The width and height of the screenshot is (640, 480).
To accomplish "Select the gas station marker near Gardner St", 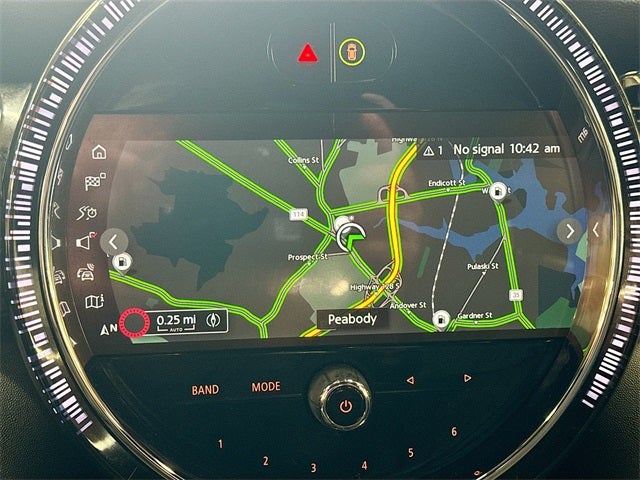I will click(441, 320).
